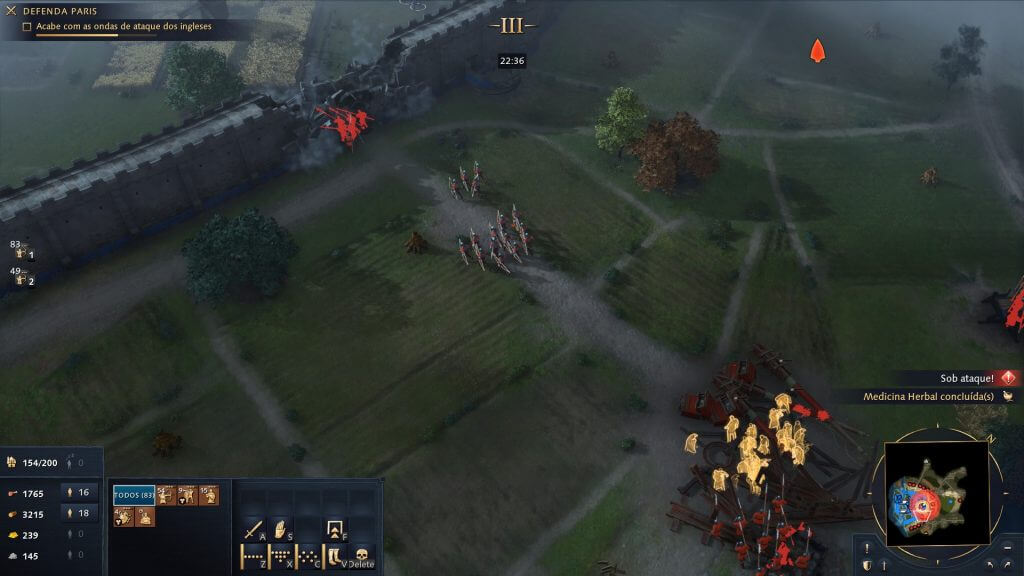
Task: Select the archer group with 54 units
Action: tap(165, 495)
